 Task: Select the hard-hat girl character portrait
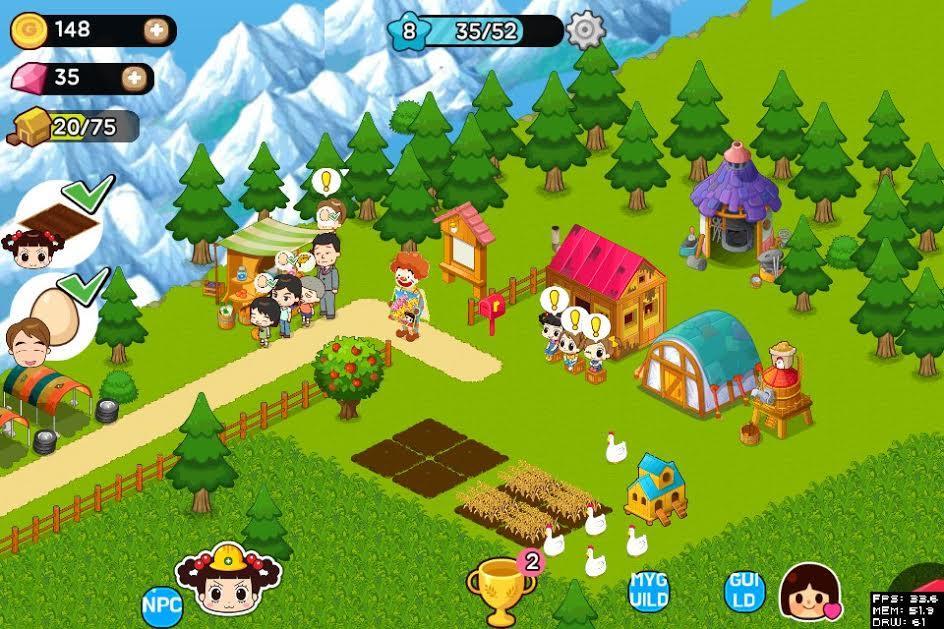pos(222,581)
